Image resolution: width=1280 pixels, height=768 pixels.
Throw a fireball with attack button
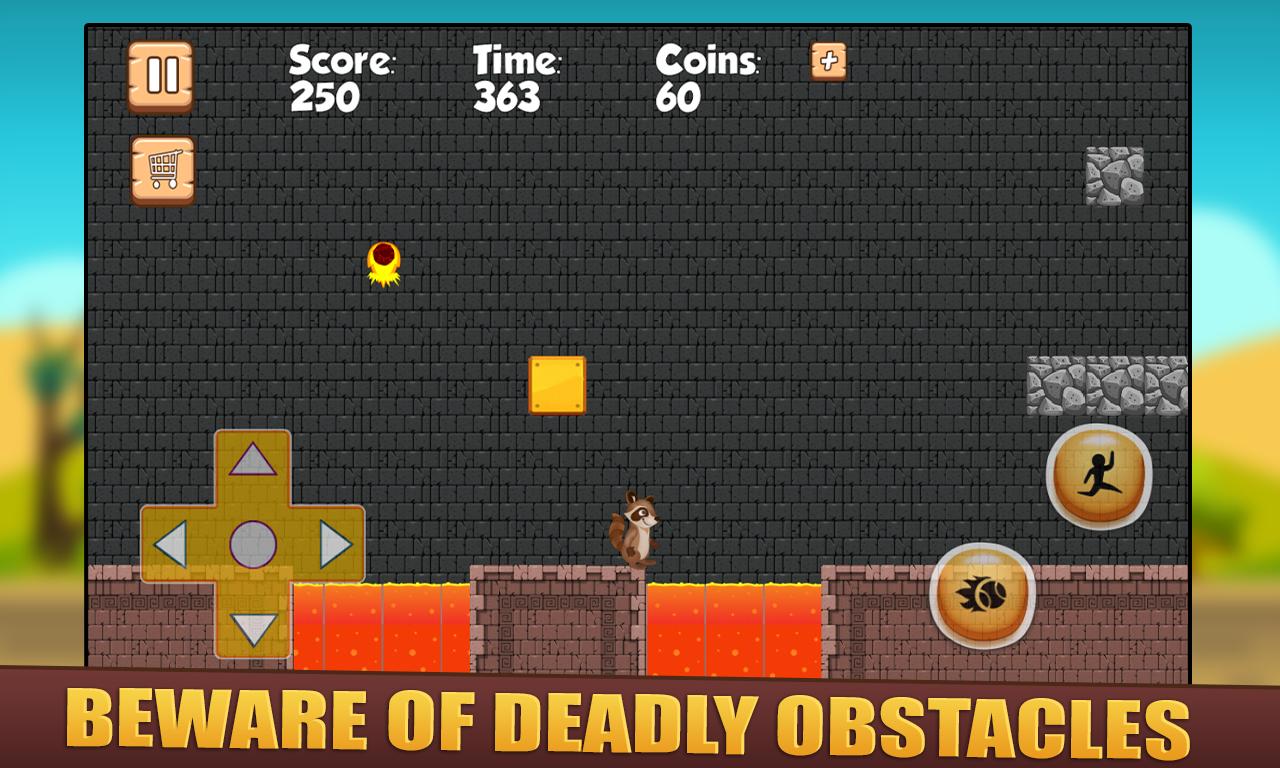pos(982,595)
